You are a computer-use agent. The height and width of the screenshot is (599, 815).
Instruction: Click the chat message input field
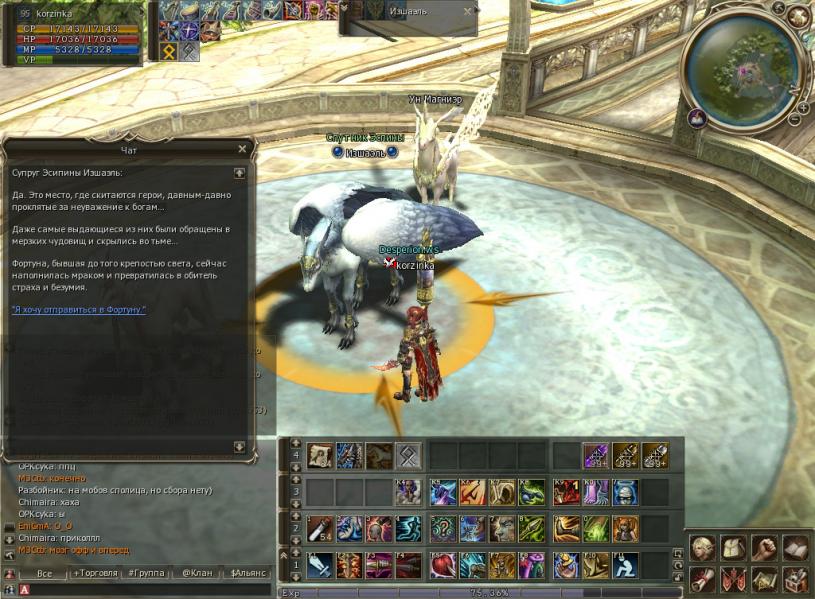click(x=140, y=591)
